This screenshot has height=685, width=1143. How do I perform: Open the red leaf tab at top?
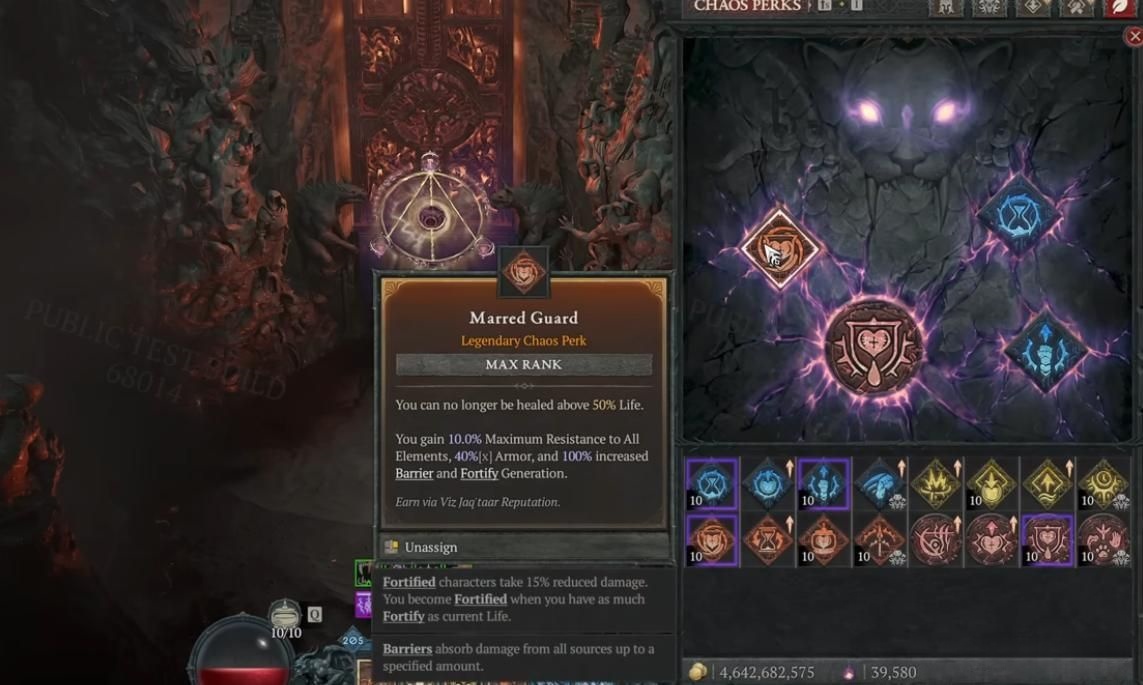point(1119,8)
